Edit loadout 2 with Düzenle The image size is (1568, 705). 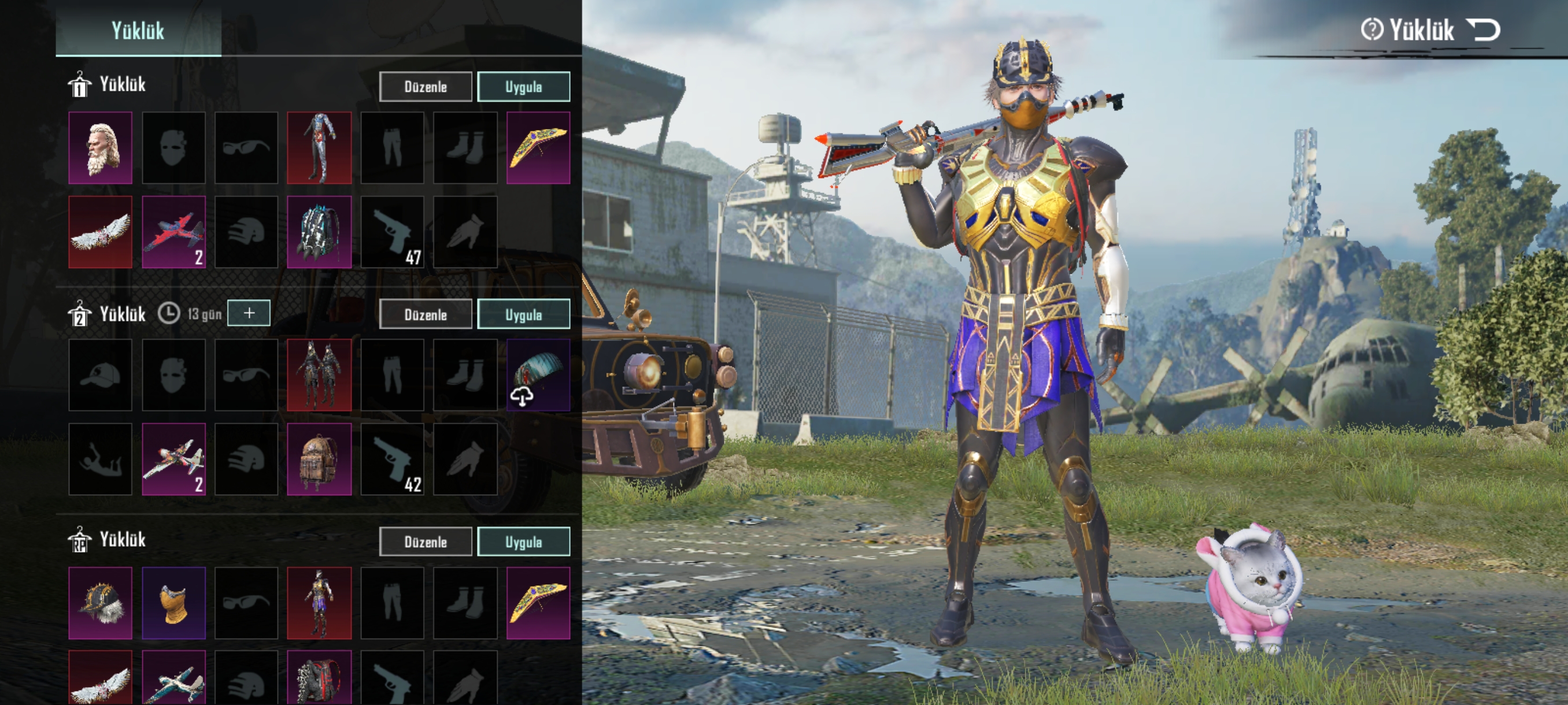coord(426,314)
